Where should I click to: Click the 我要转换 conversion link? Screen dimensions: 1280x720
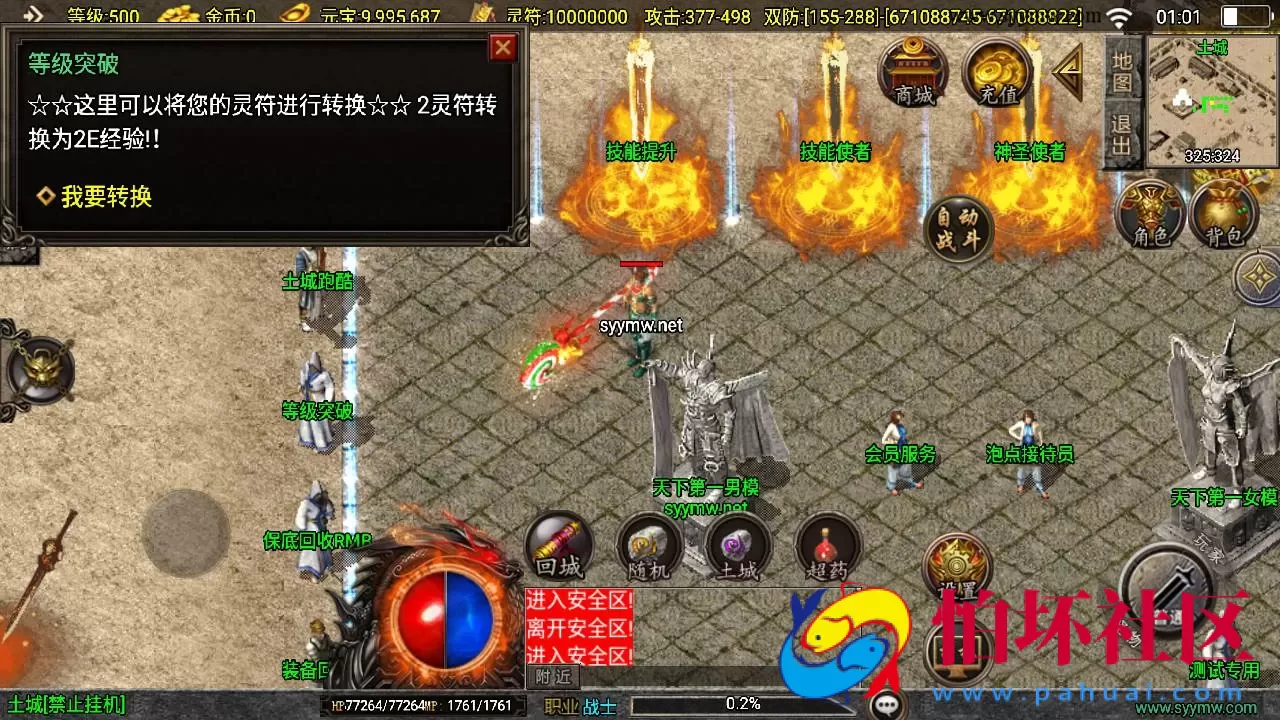point(105,196)
